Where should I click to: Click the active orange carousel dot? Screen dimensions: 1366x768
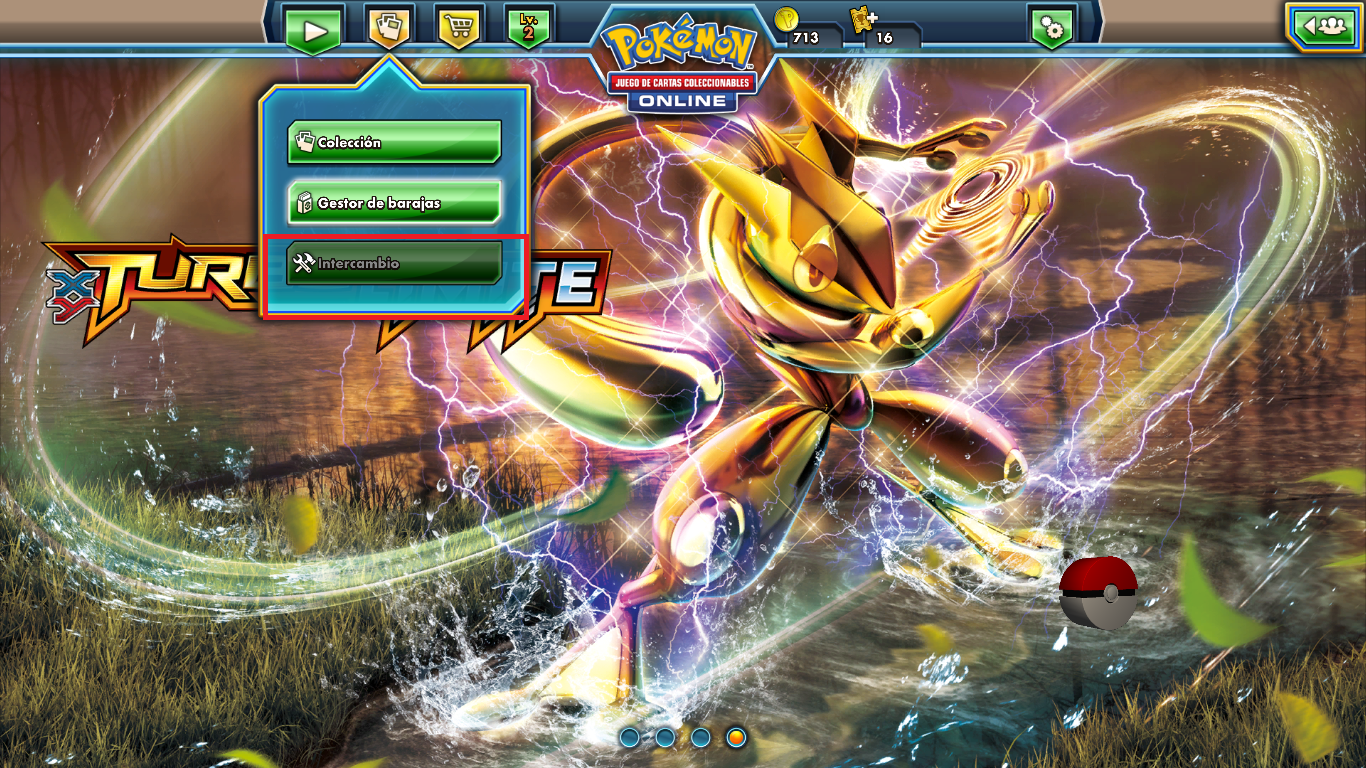(736, 737)
